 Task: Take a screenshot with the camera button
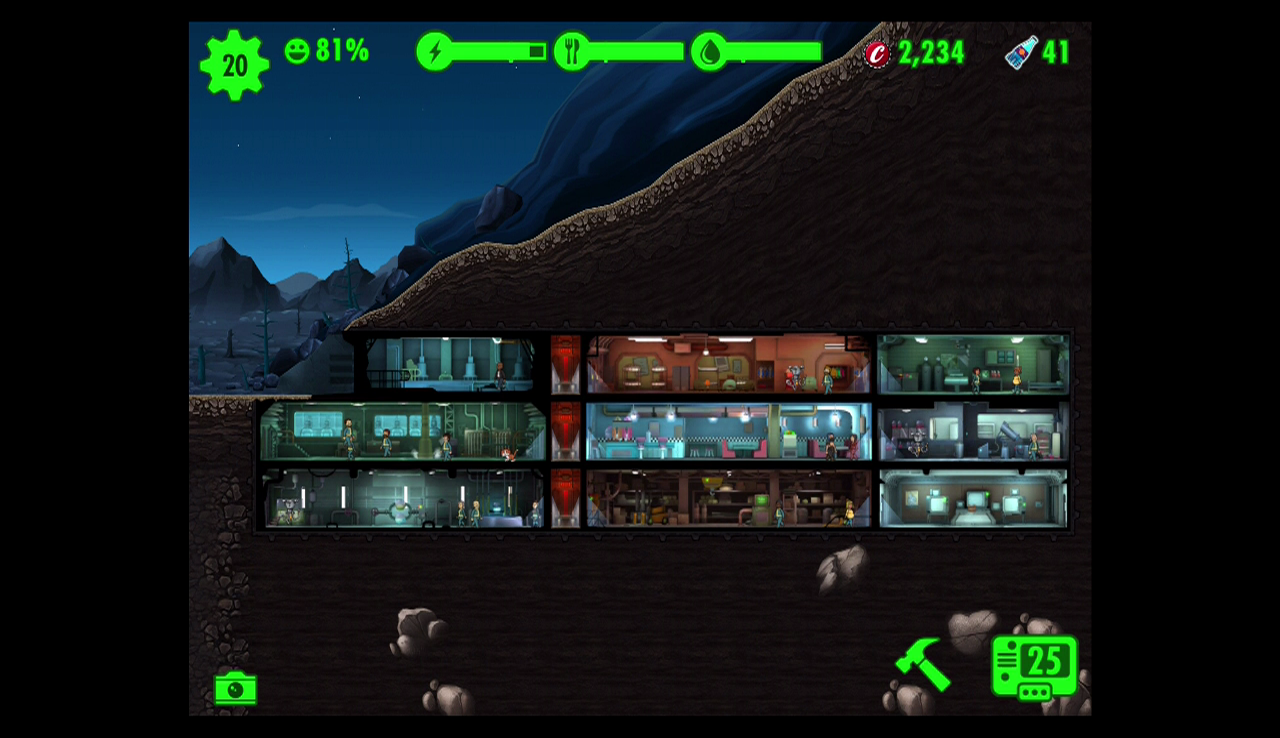pyautogui.click(x=235, y=689)
